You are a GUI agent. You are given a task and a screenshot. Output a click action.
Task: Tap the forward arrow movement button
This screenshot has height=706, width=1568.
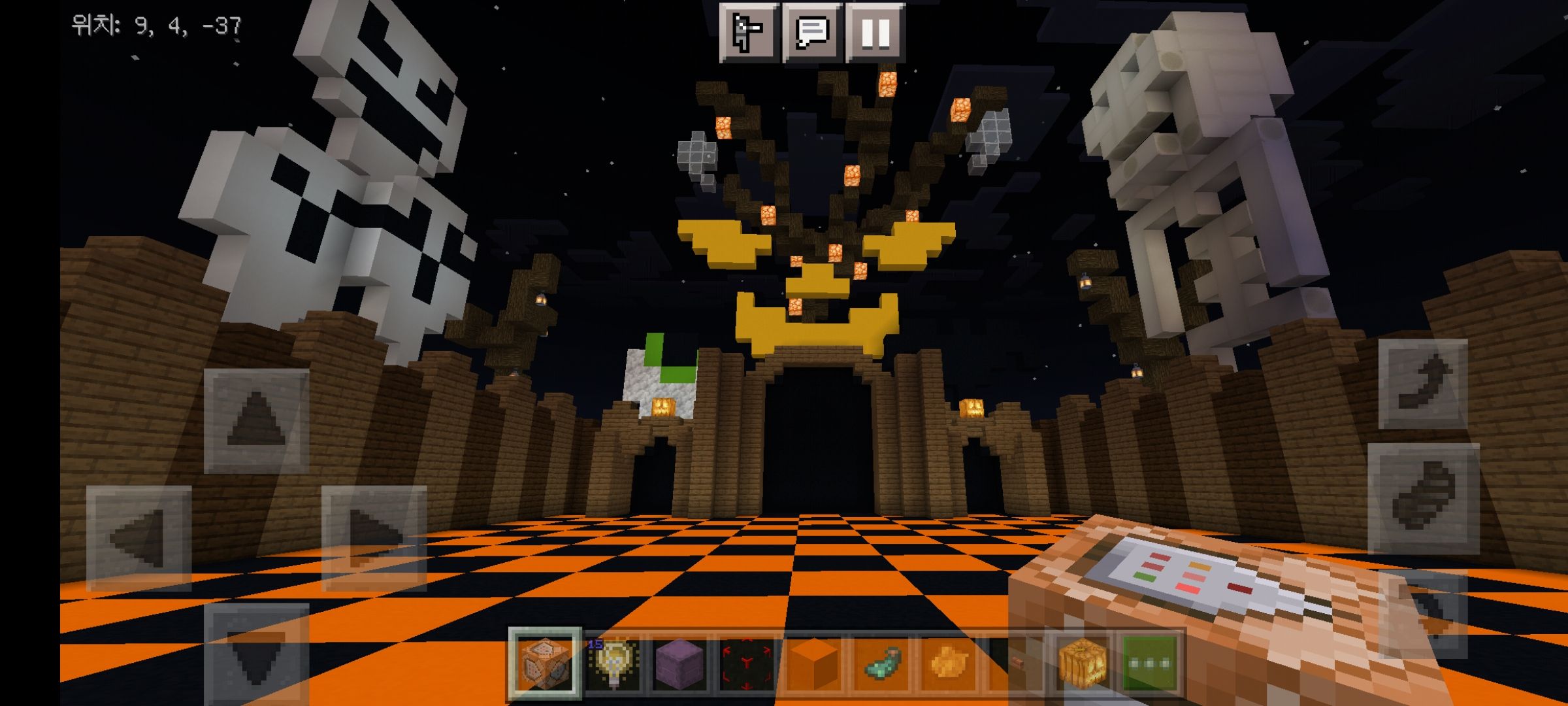pyautogui.click(x=256, y=420)
